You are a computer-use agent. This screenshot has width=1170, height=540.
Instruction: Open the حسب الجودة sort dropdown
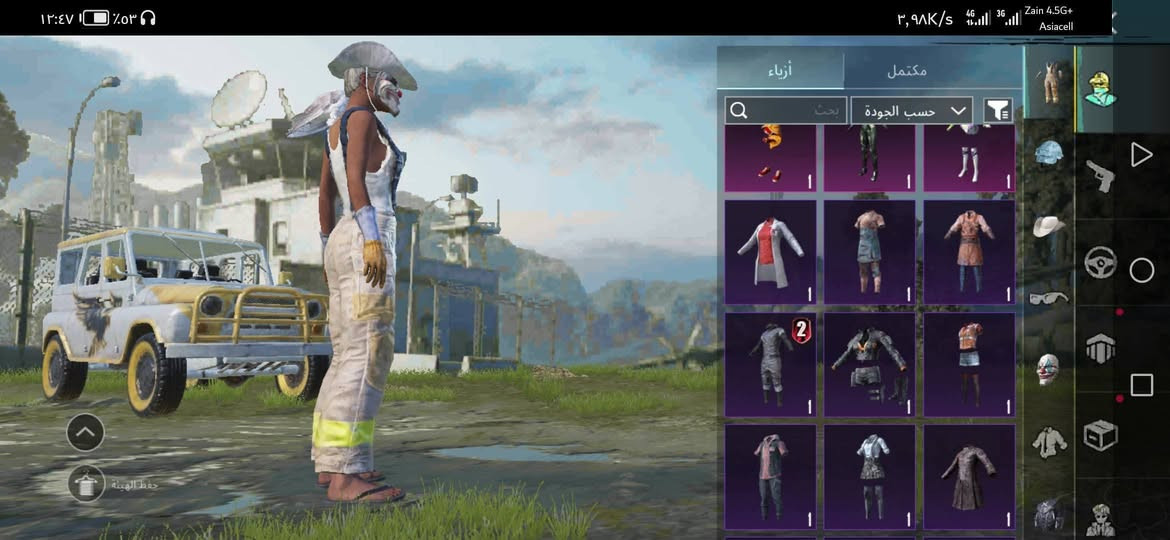911,111
